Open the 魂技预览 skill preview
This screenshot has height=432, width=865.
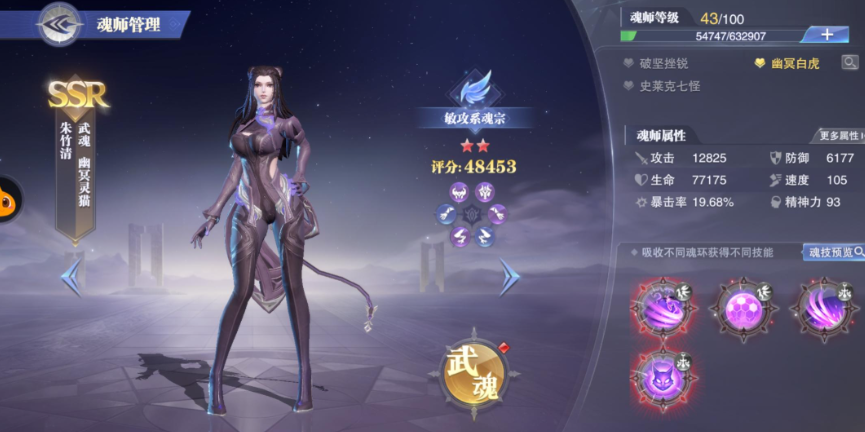tap(834, 252)
